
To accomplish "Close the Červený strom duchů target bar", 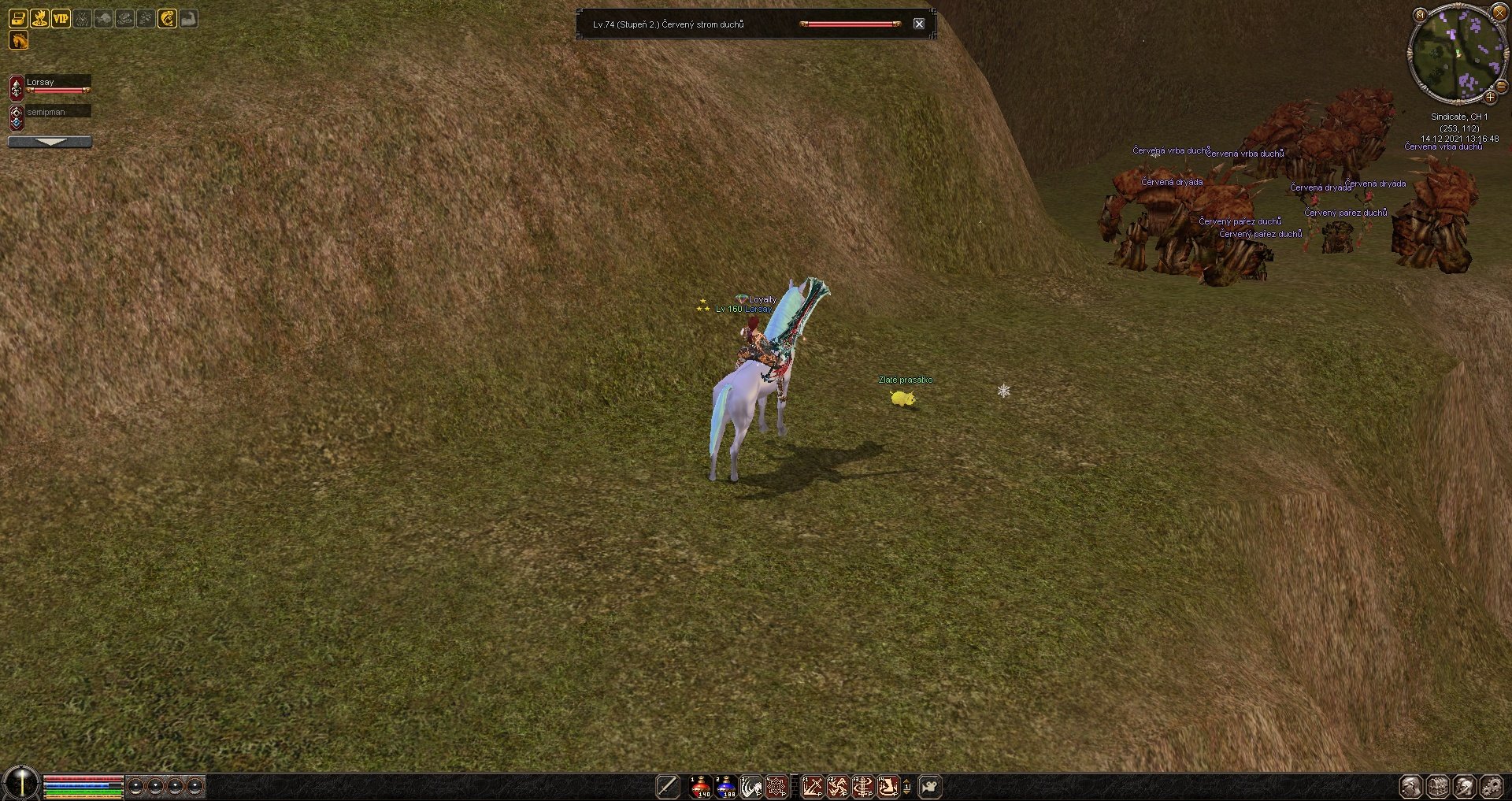I will pyautogui.click(x=918, y=24).
